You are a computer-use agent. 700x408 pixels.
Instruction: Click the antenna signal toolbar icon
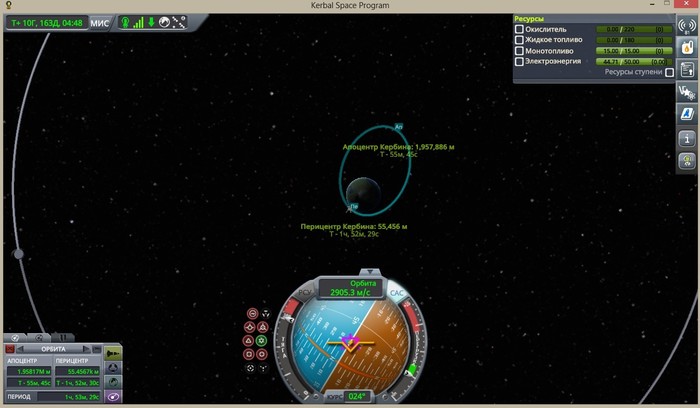click(687, 24)
